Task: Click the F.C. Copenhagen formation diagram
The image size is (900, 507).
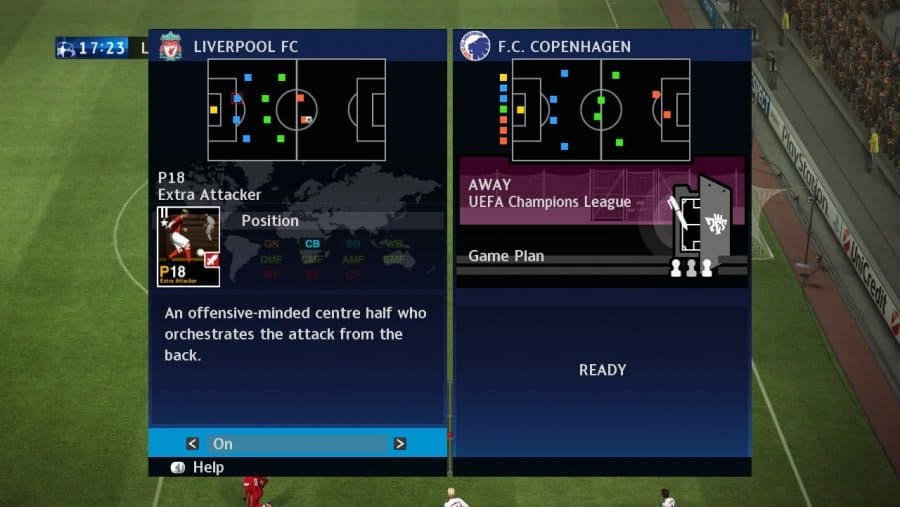Action: pos(600,109)
